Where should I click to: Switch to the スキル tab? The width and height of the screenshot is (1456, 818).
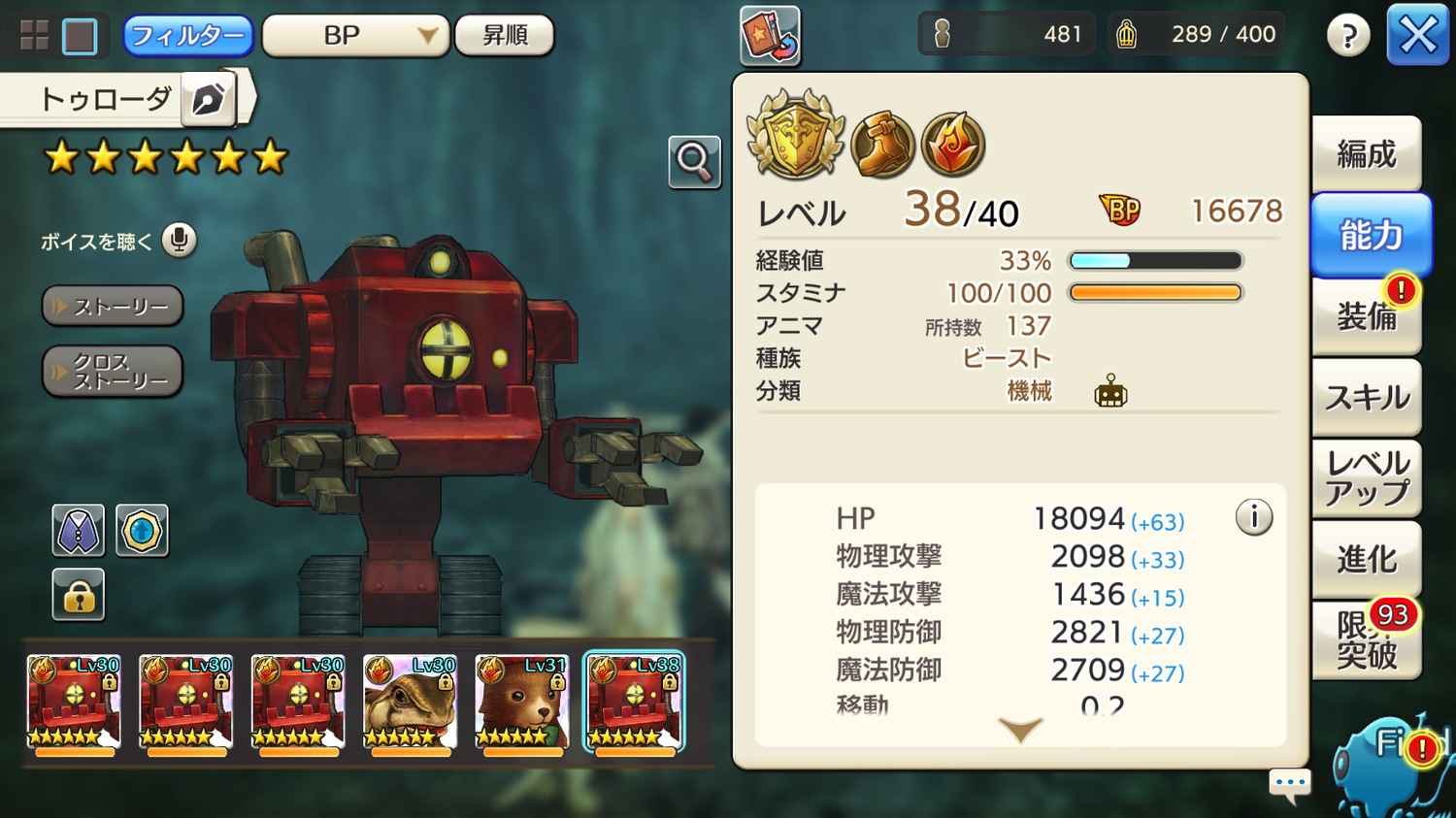1367,397
